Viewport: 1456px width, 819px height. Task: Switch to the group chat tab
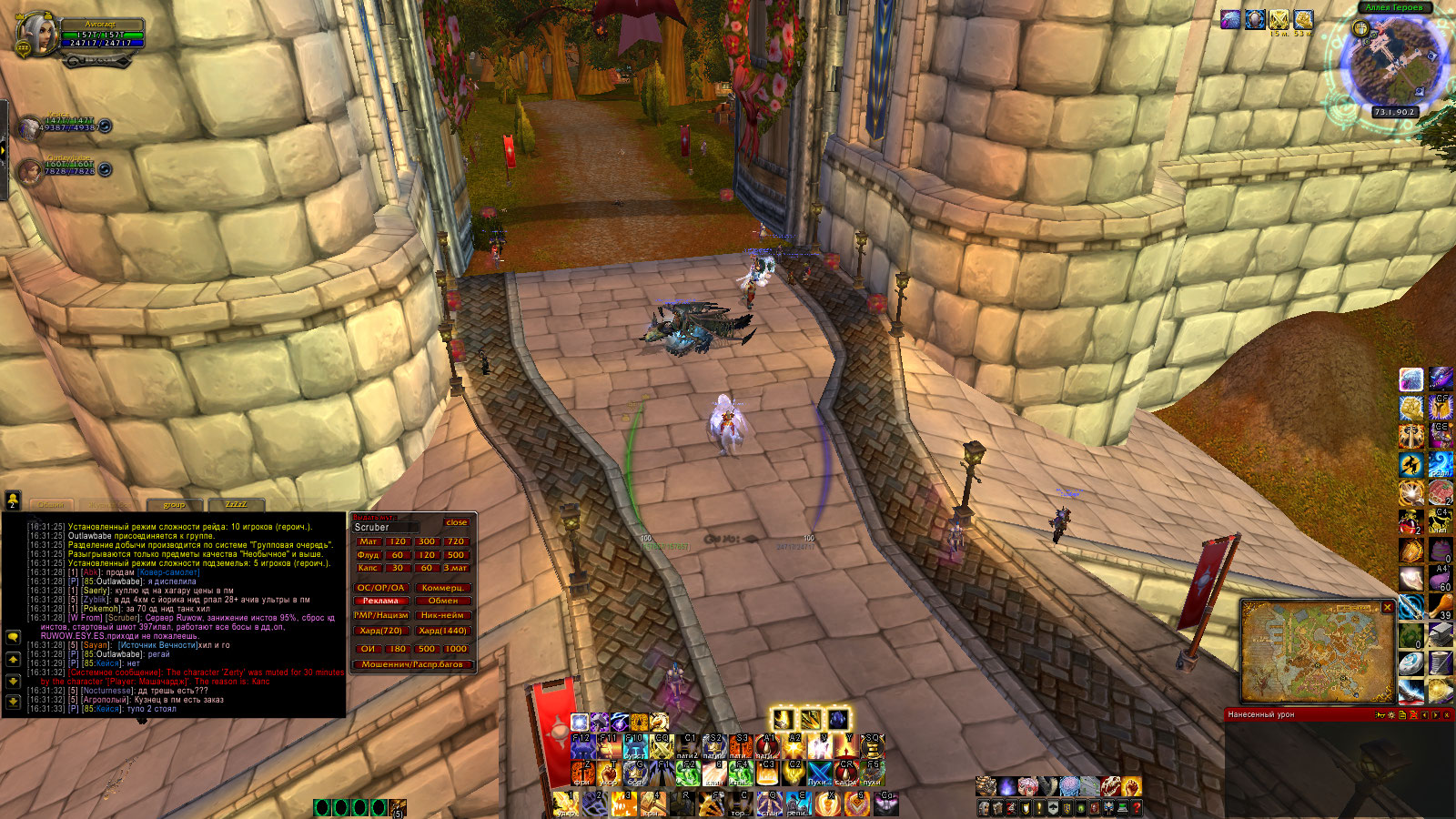pyautogui.click(x=174, y=505)
